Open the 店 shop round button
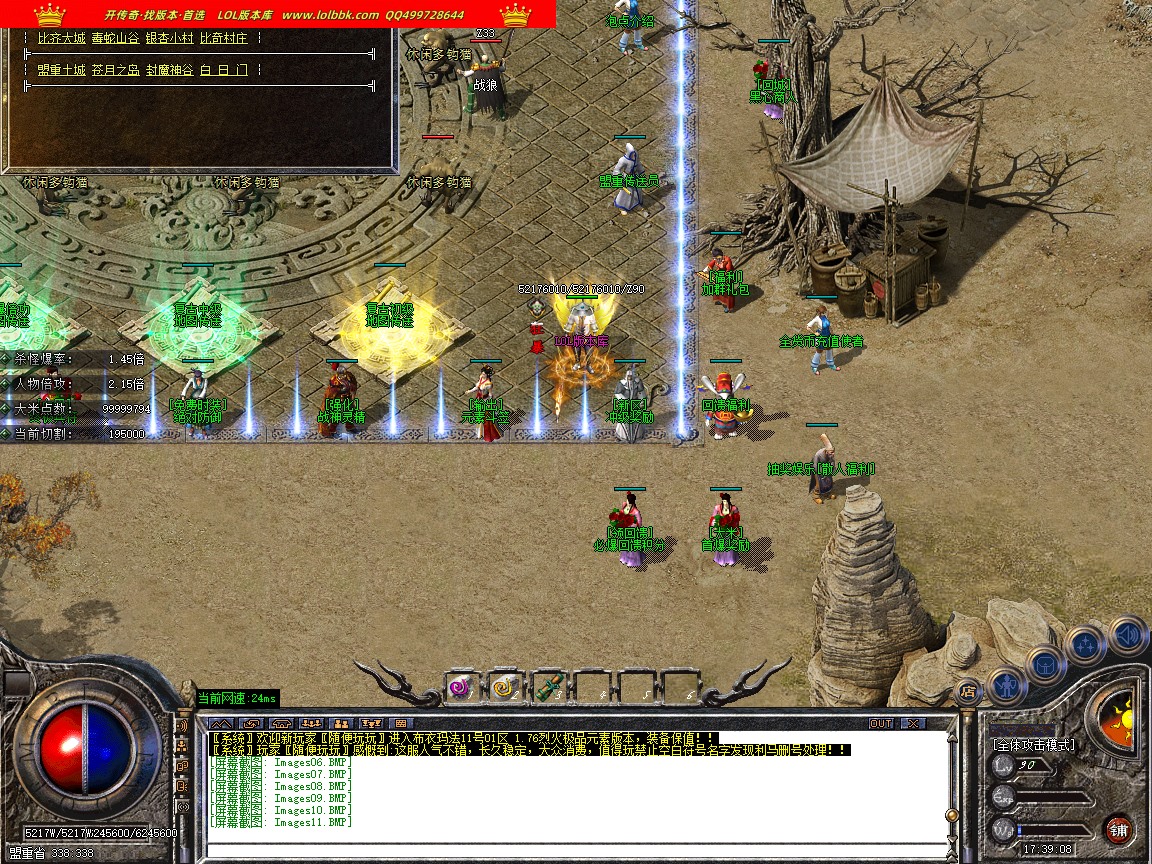The image size is (1152, 864). 967,690
